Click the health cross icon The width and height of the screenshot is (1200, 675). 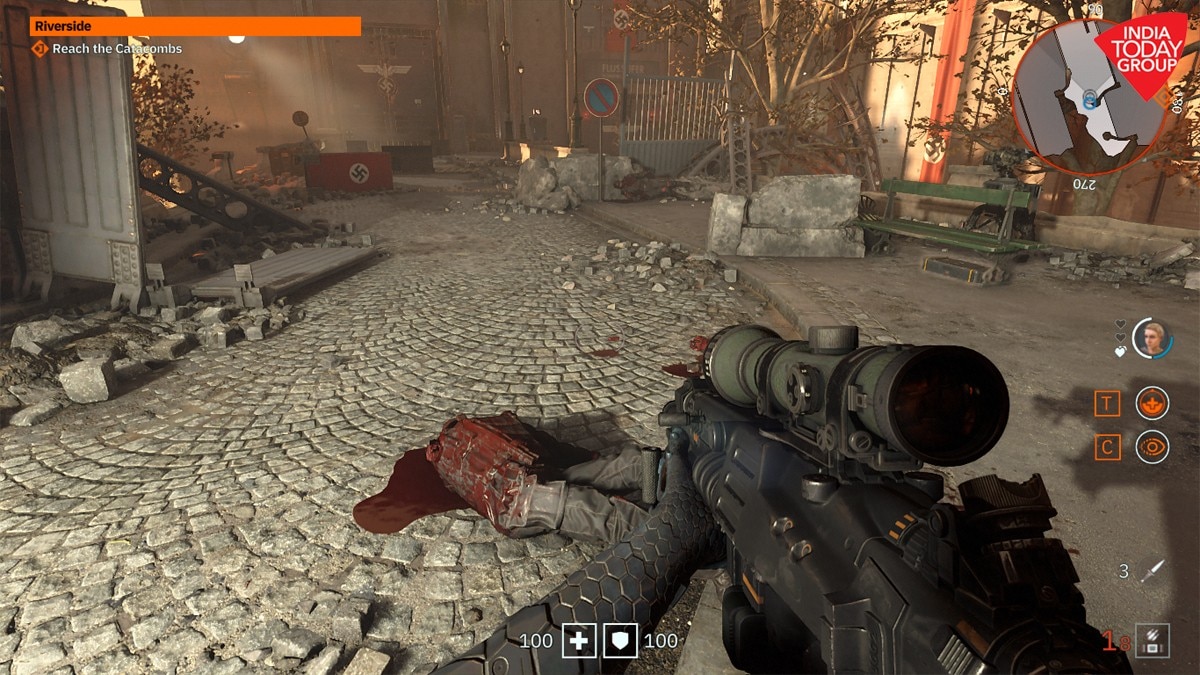tap(579, 640)
